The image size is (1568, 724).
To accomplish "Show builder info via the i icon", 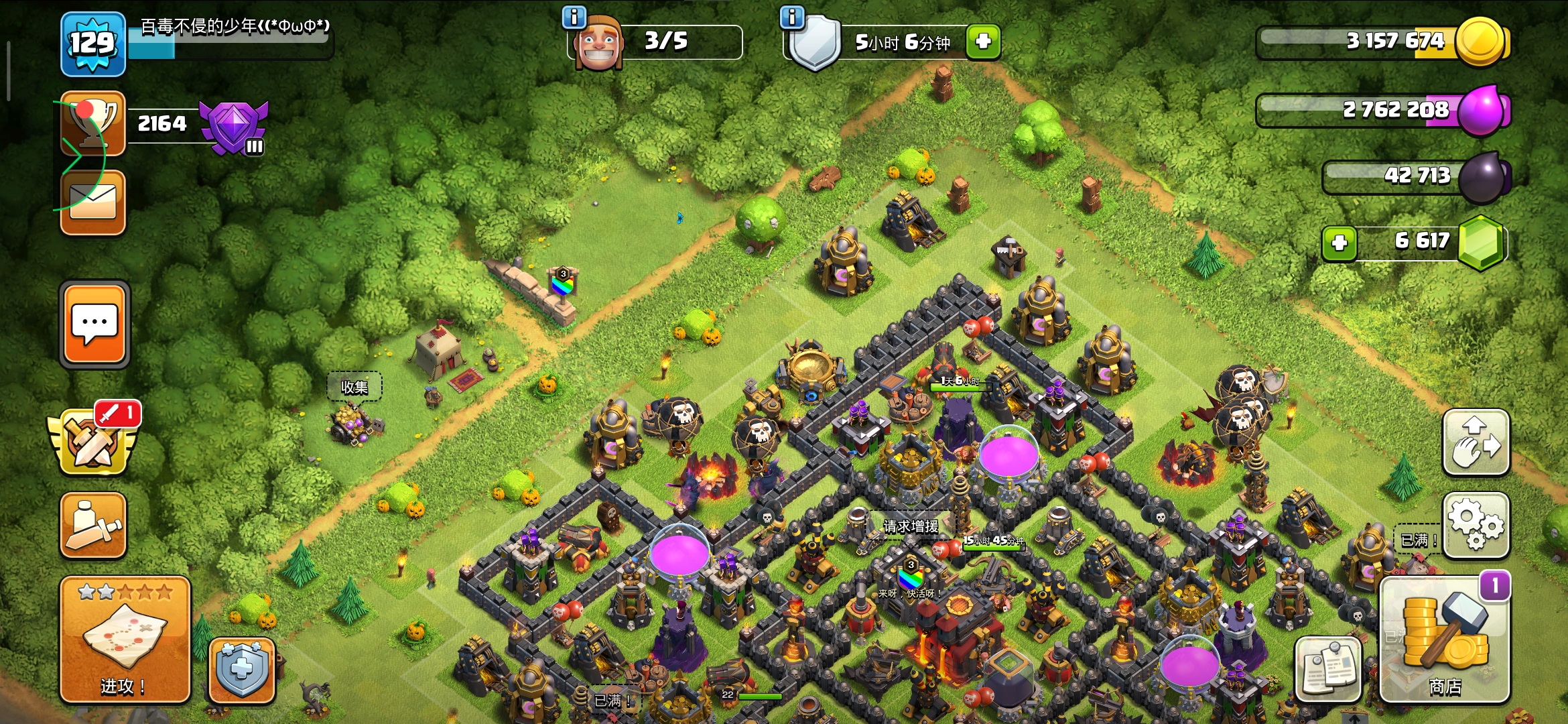I will pyautogui.click(x=574, y=17).
